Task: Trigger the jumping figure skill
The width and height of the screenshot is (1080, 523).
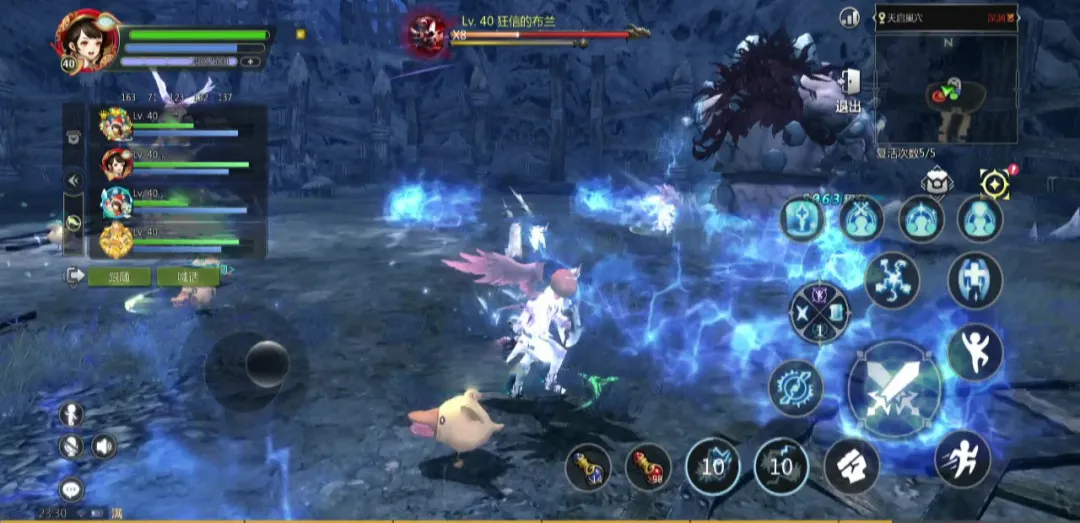Action: coord(975,352)
